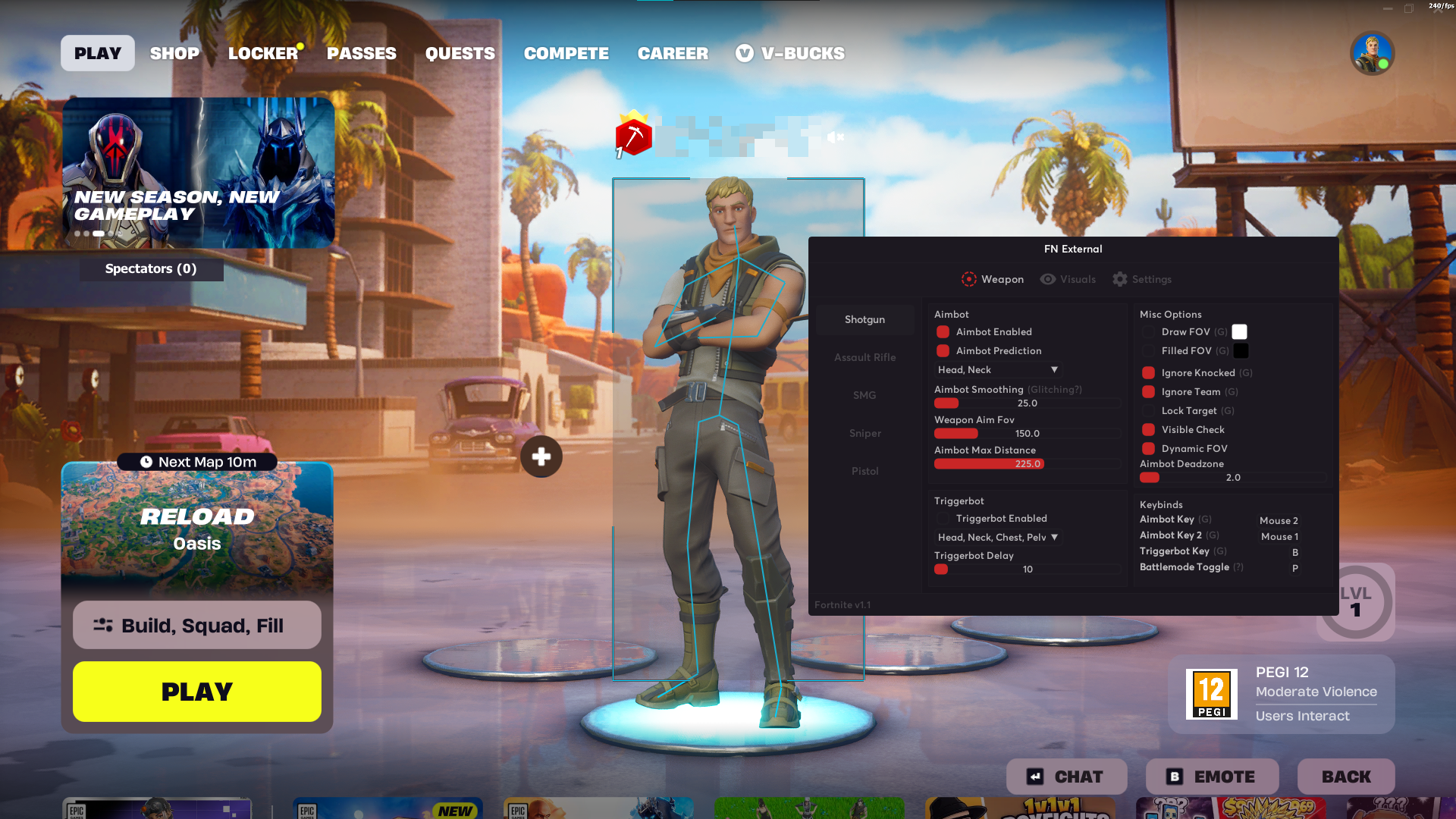The height and width of the screenshot is (819, 1456).
Task: Open the Spectators (0) panel
Action: click(x=151, y=268)
